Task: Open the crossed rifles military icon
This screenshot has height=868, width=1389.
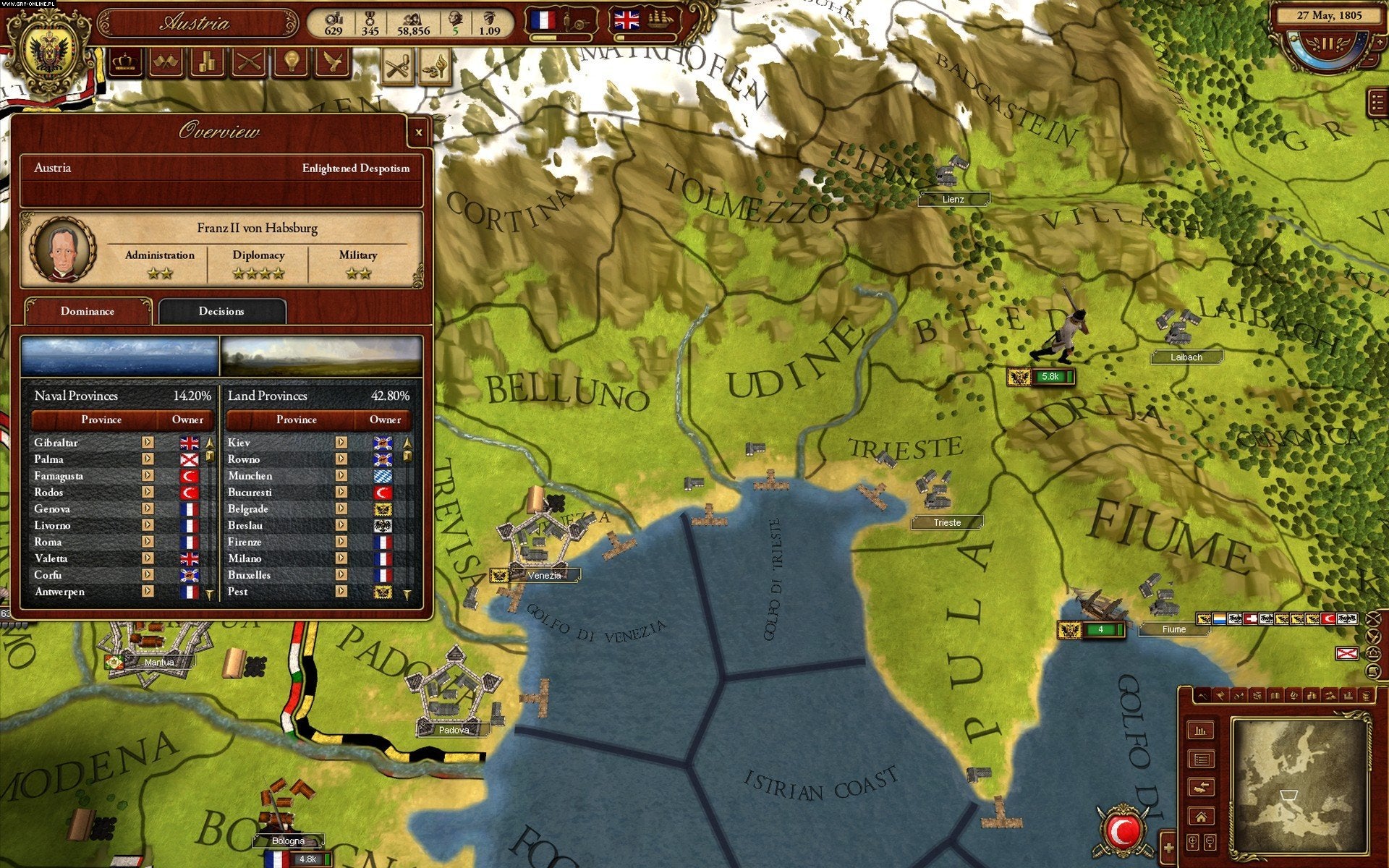Action: tap(248, 63)
